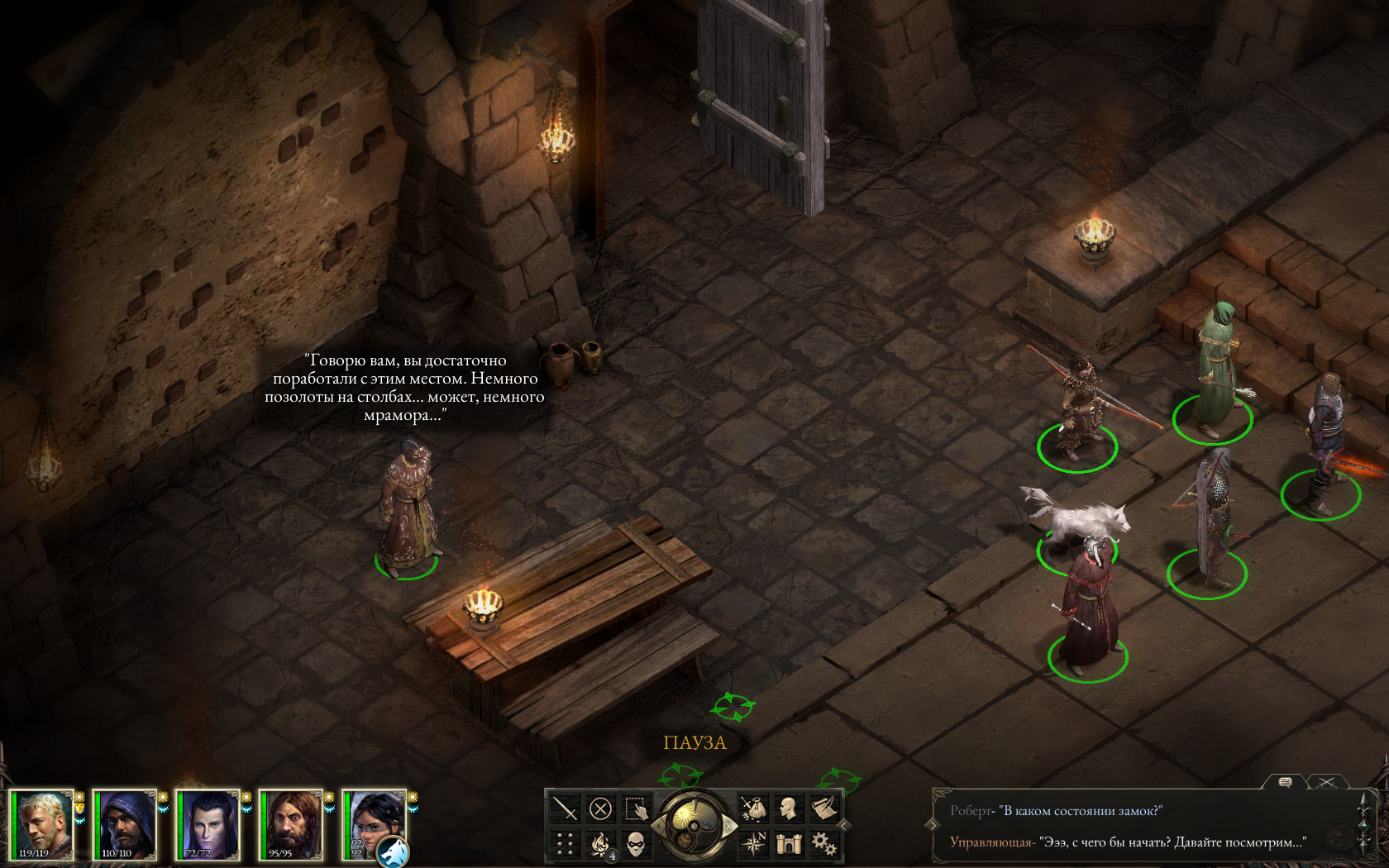Screen dimensions: 1389x868
Task: Select the brown-bearded companion portrait
Action: pyautogui.click(x=290, y=824)
